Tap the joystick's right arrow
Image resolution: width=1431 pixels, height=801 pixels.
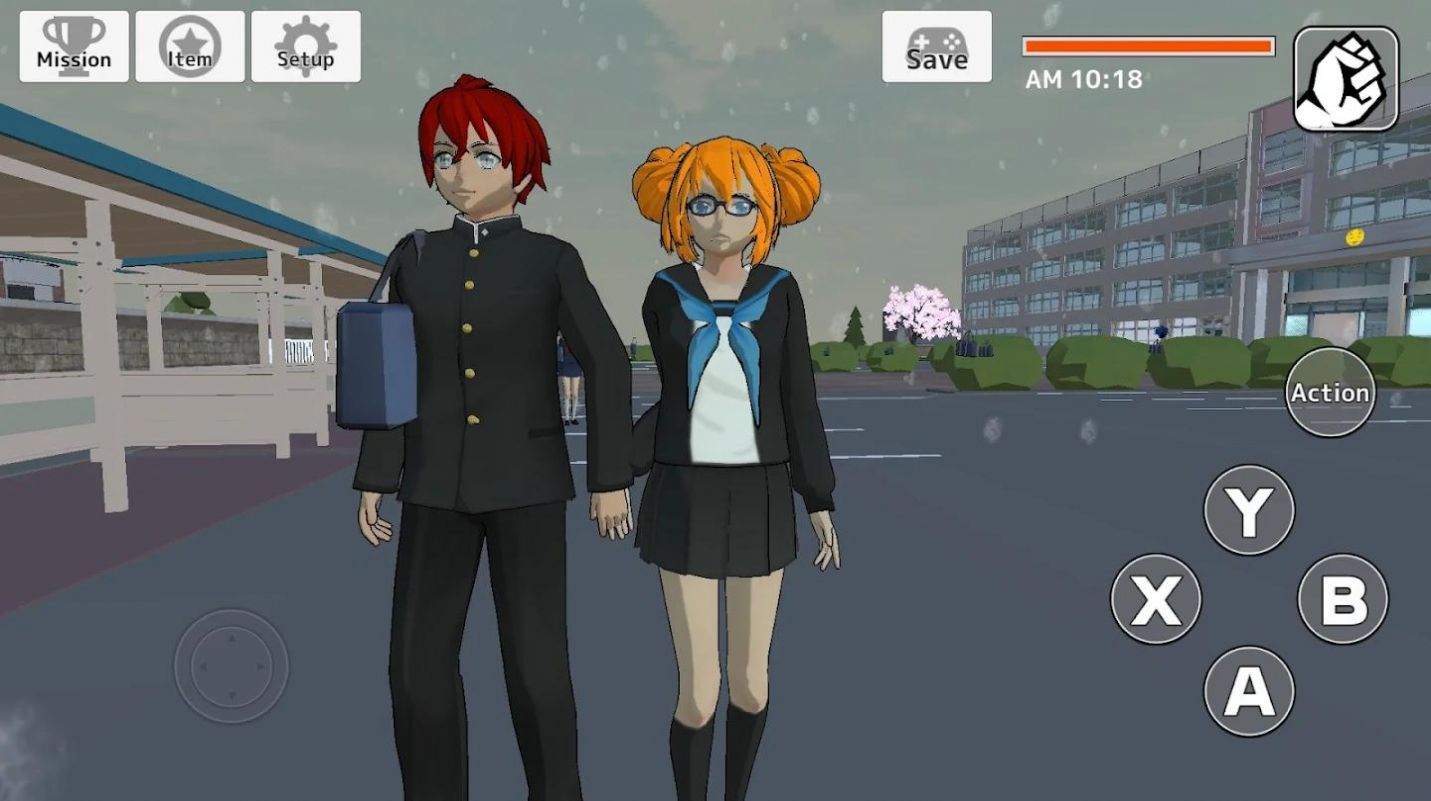[262, 665]
